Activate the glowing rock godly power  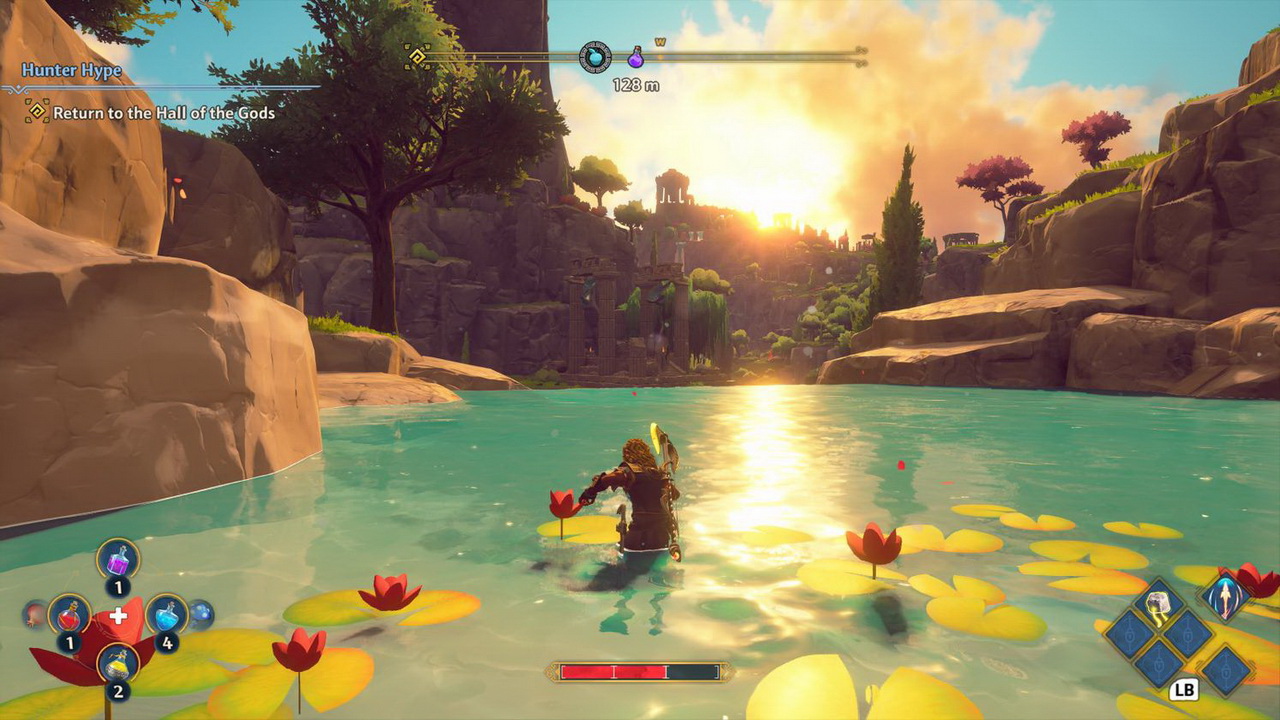(1159, 603)
